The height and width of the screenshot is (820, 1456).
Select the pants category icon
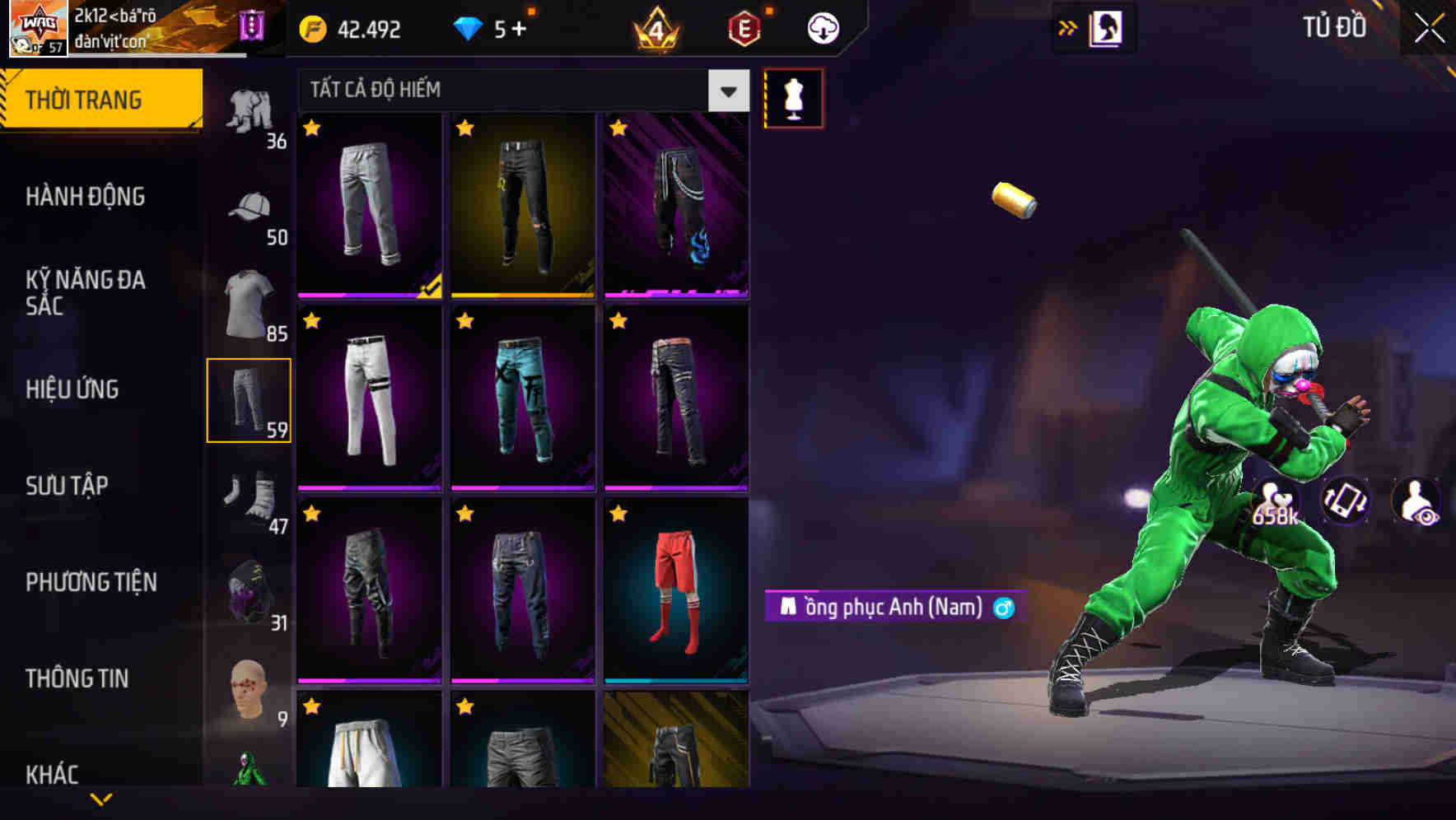[250, 398]
